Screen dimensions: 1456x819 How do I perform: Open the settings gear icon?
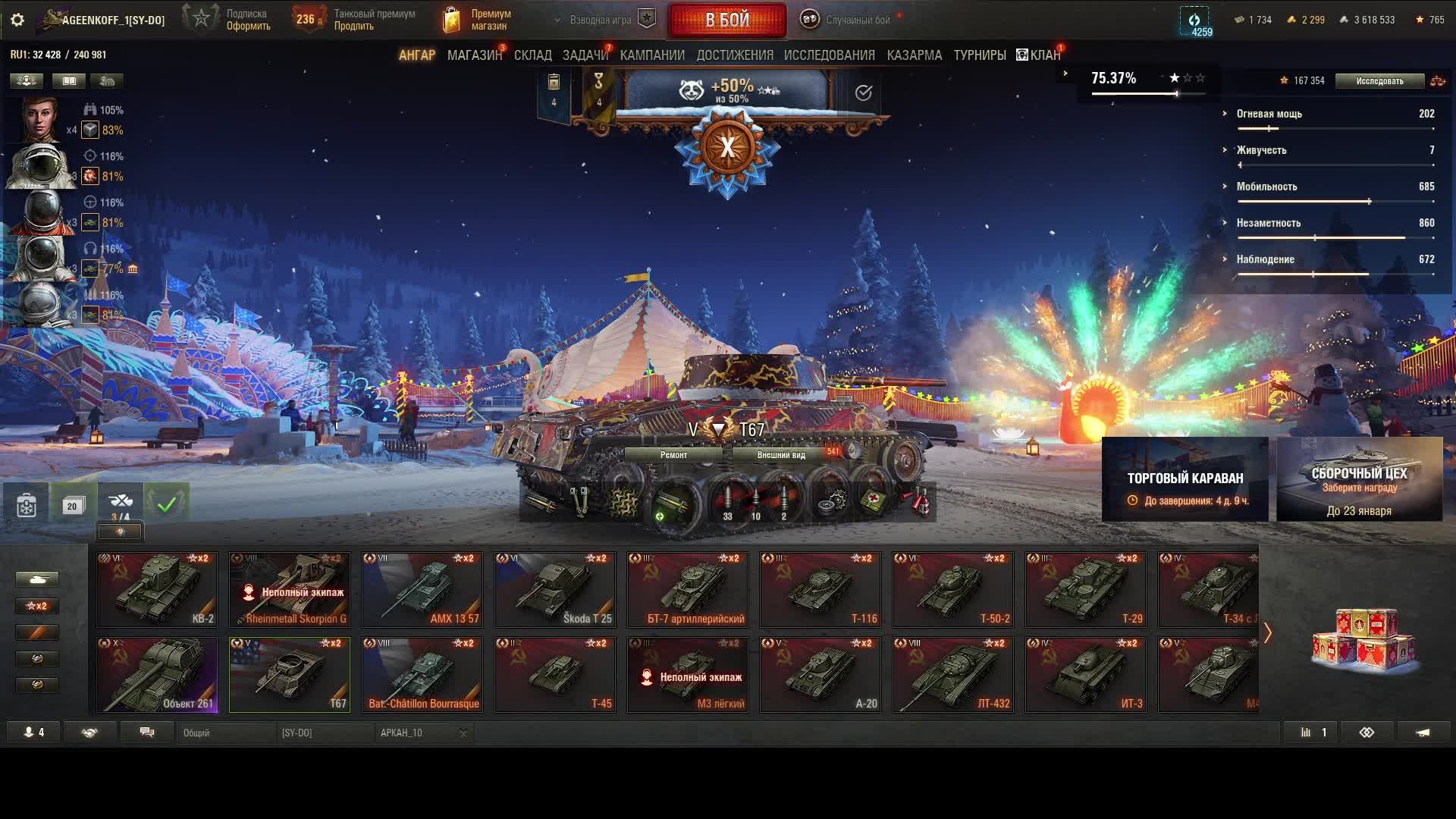click(x=17, y=20)
